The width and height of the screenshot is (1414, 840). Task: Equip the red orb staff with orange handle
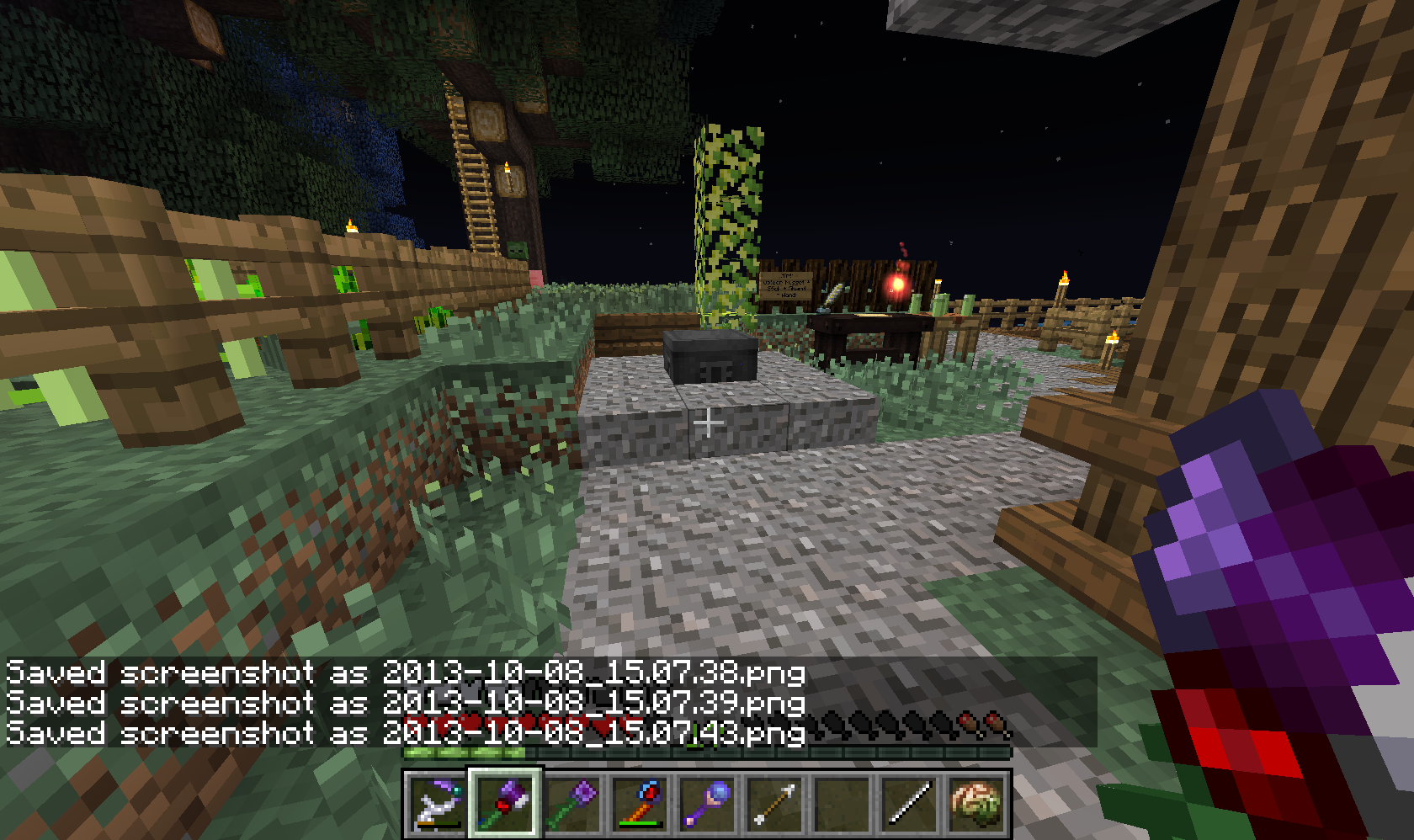click(640, 804)
